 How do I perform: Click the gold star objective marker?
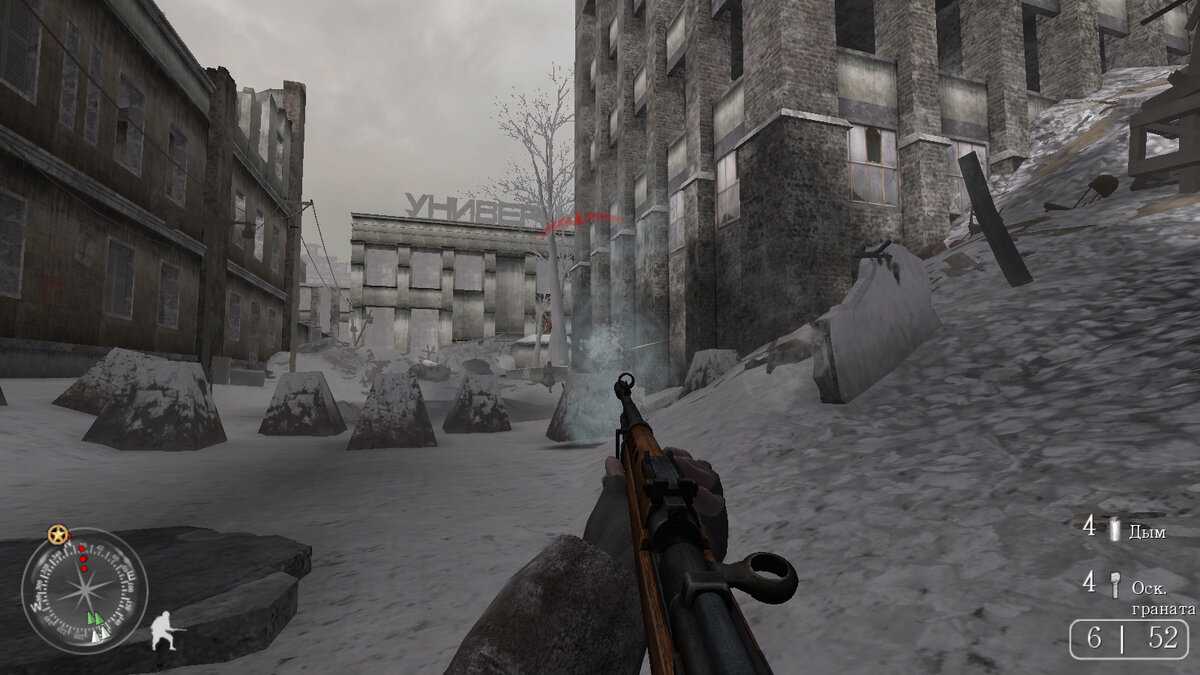(57, 535)
